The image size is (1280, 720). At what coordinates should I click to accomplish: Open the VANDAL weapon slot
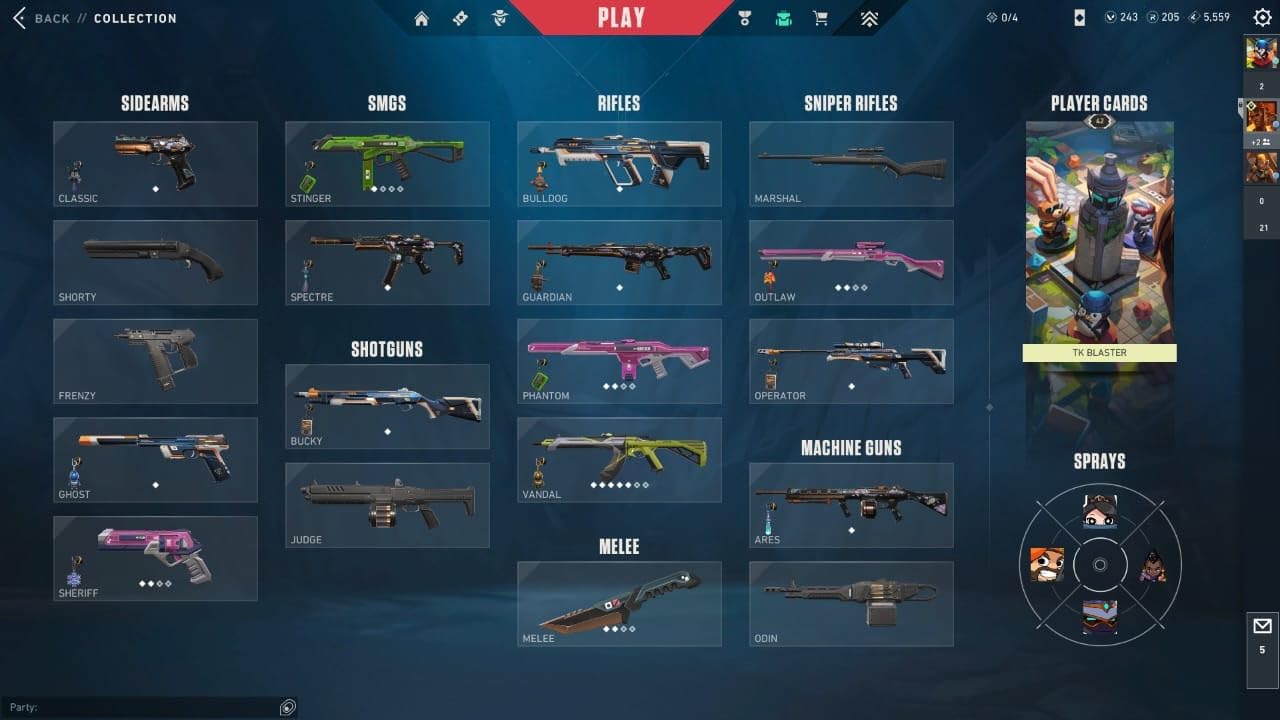pos(619,459)
